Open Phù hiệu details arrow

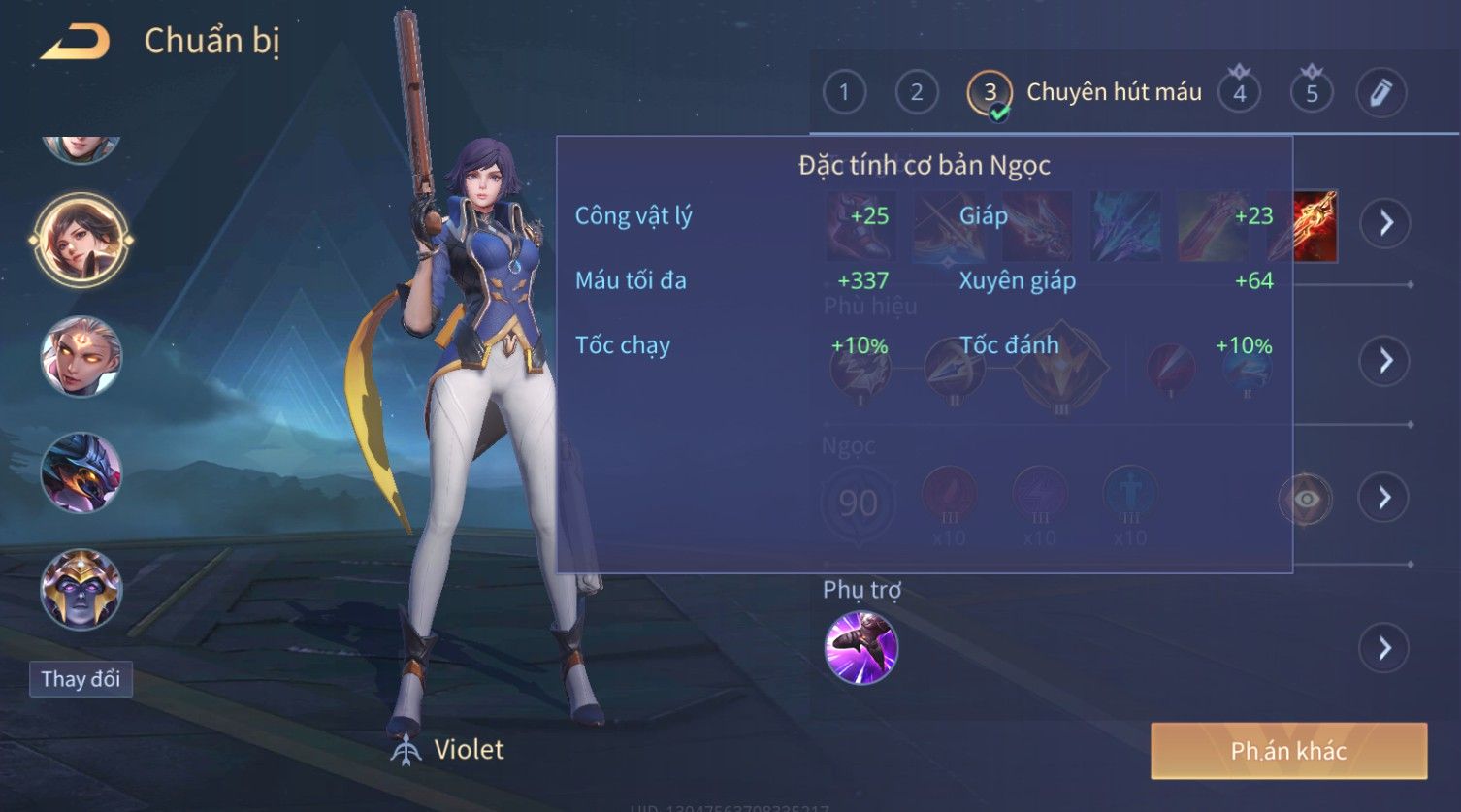click(x=1385, y=361)
